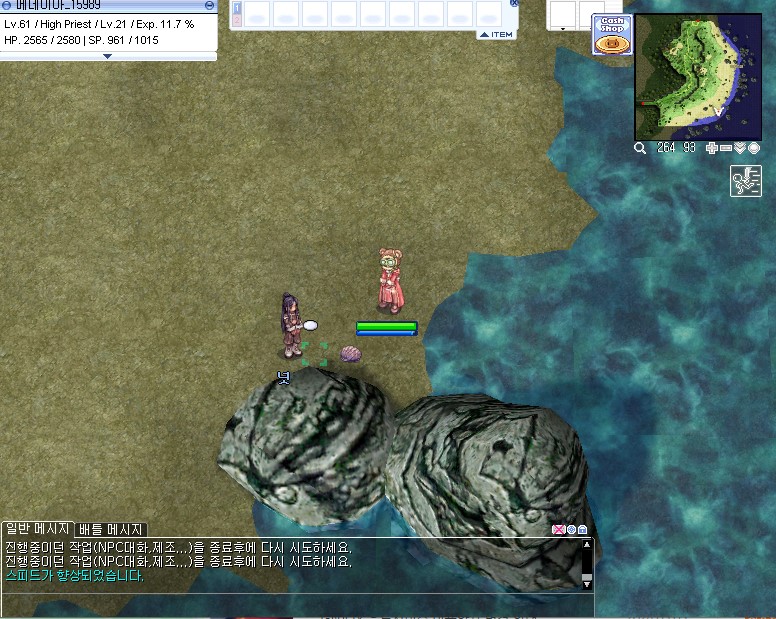Open the Cash Shop
The image size is (776, 619).
click(611, 35)
